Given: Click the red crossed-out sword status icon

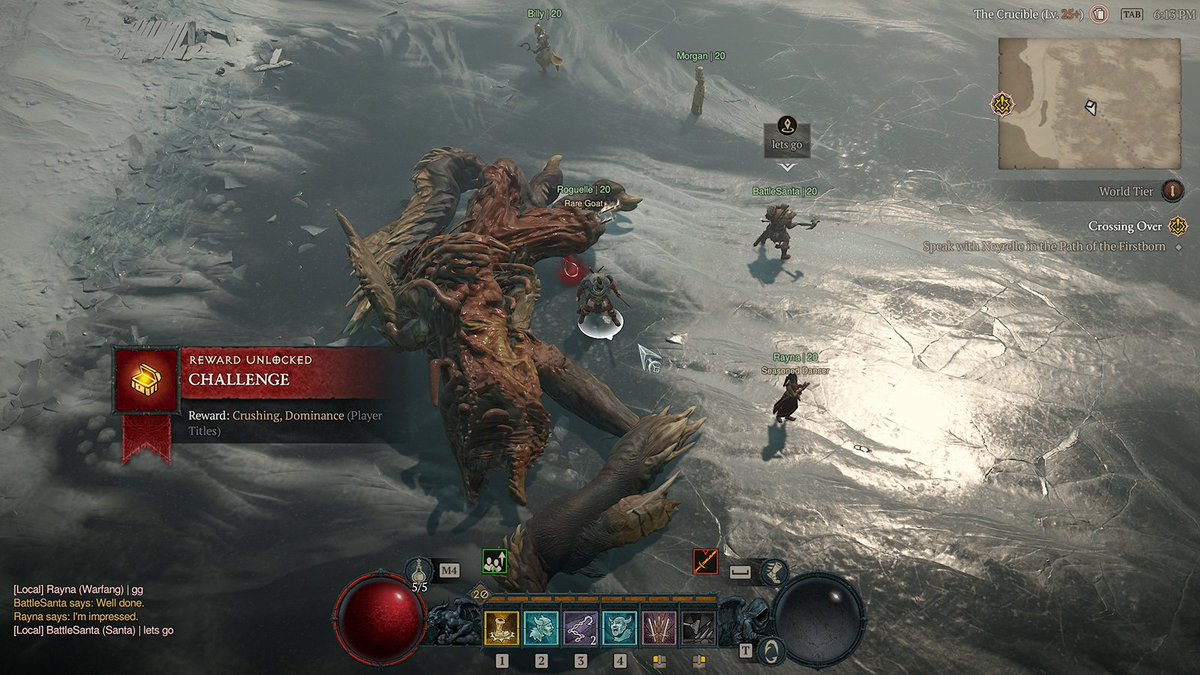Looking at the screenshot, I should click(x=706, y=561).
